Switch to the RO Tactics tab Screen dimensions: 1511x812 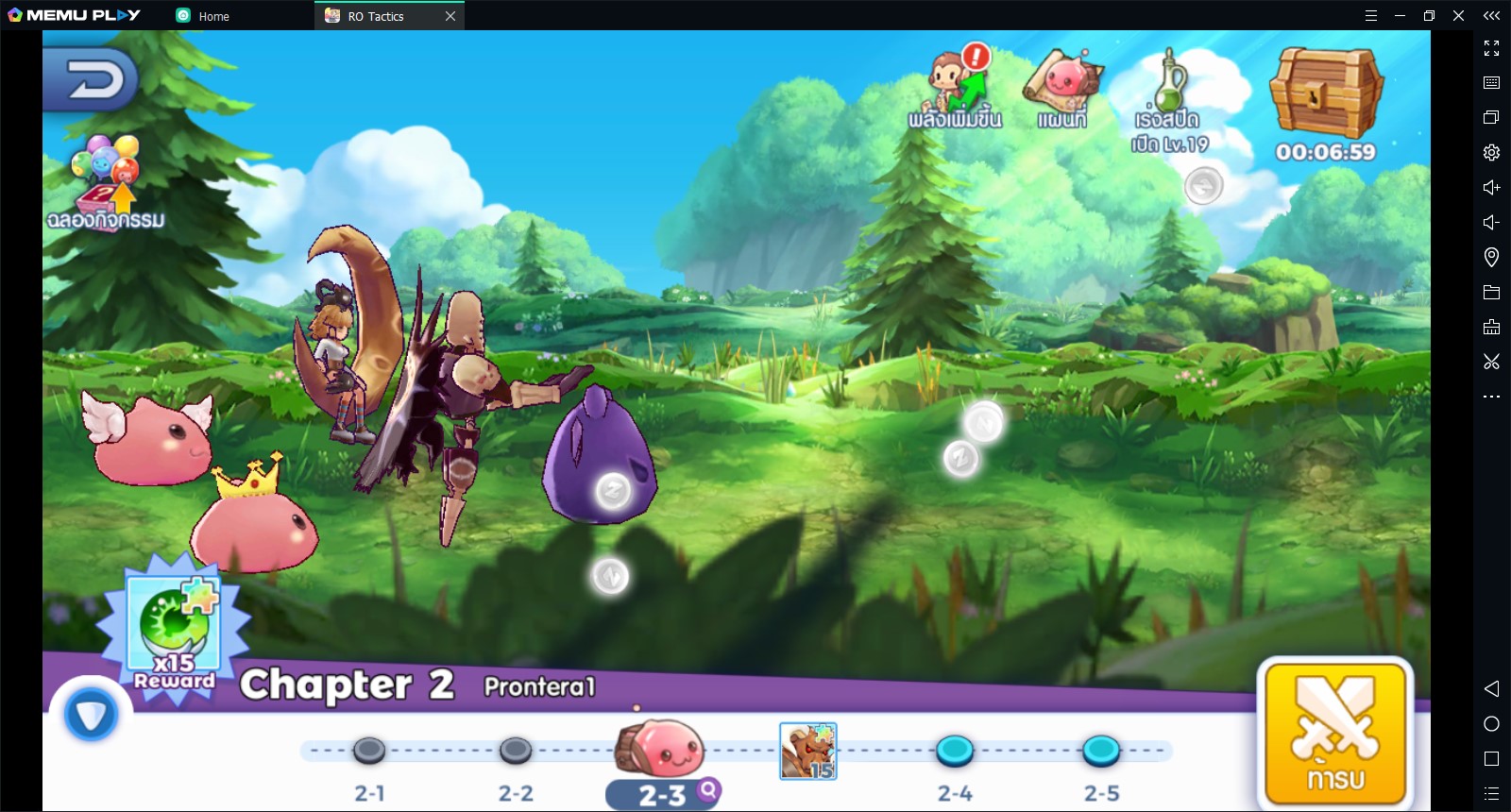[x=375, y=15]
